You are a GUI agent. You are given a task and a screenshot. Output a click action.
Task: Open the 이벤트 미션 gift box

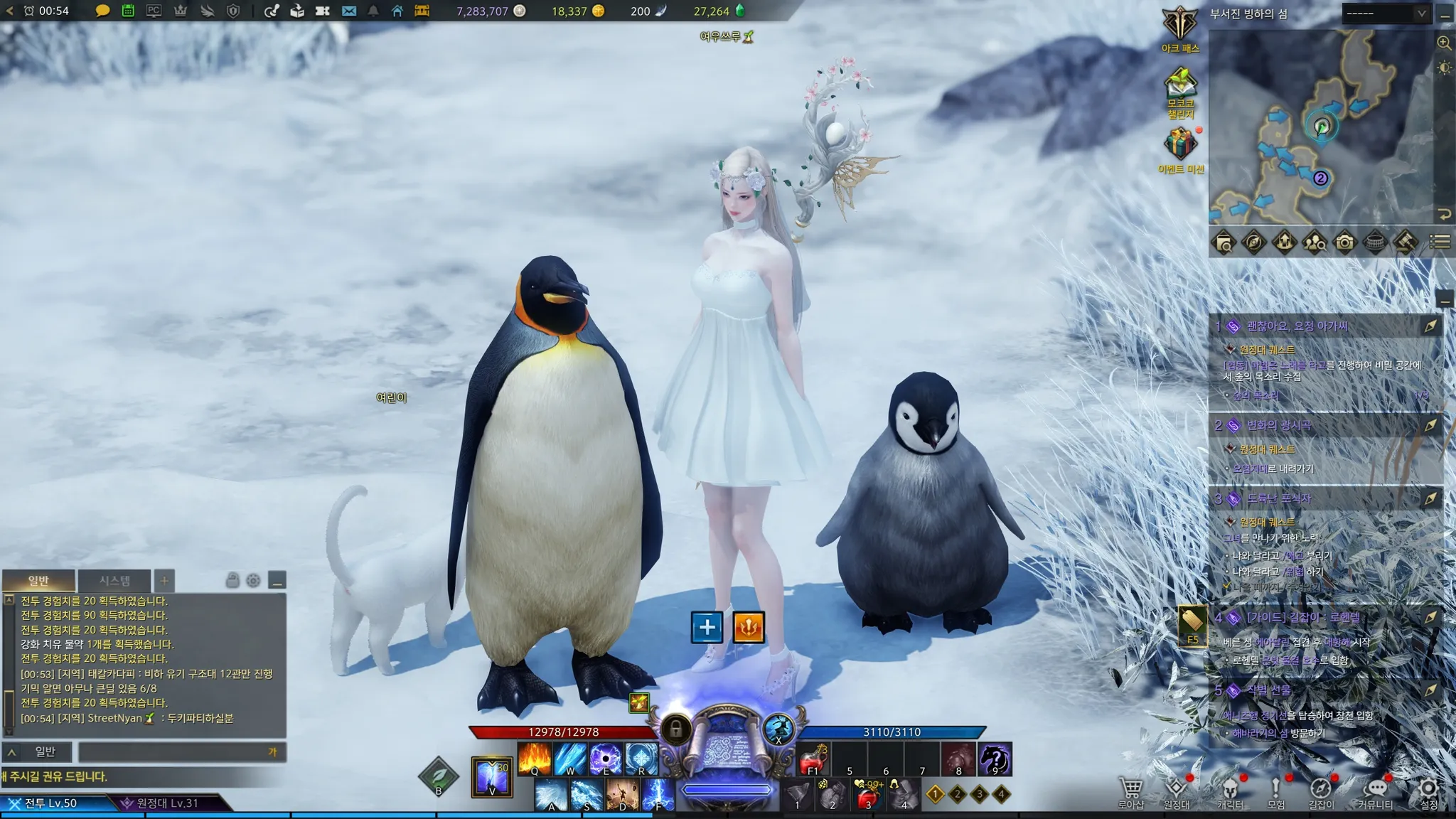[1179, 144]
